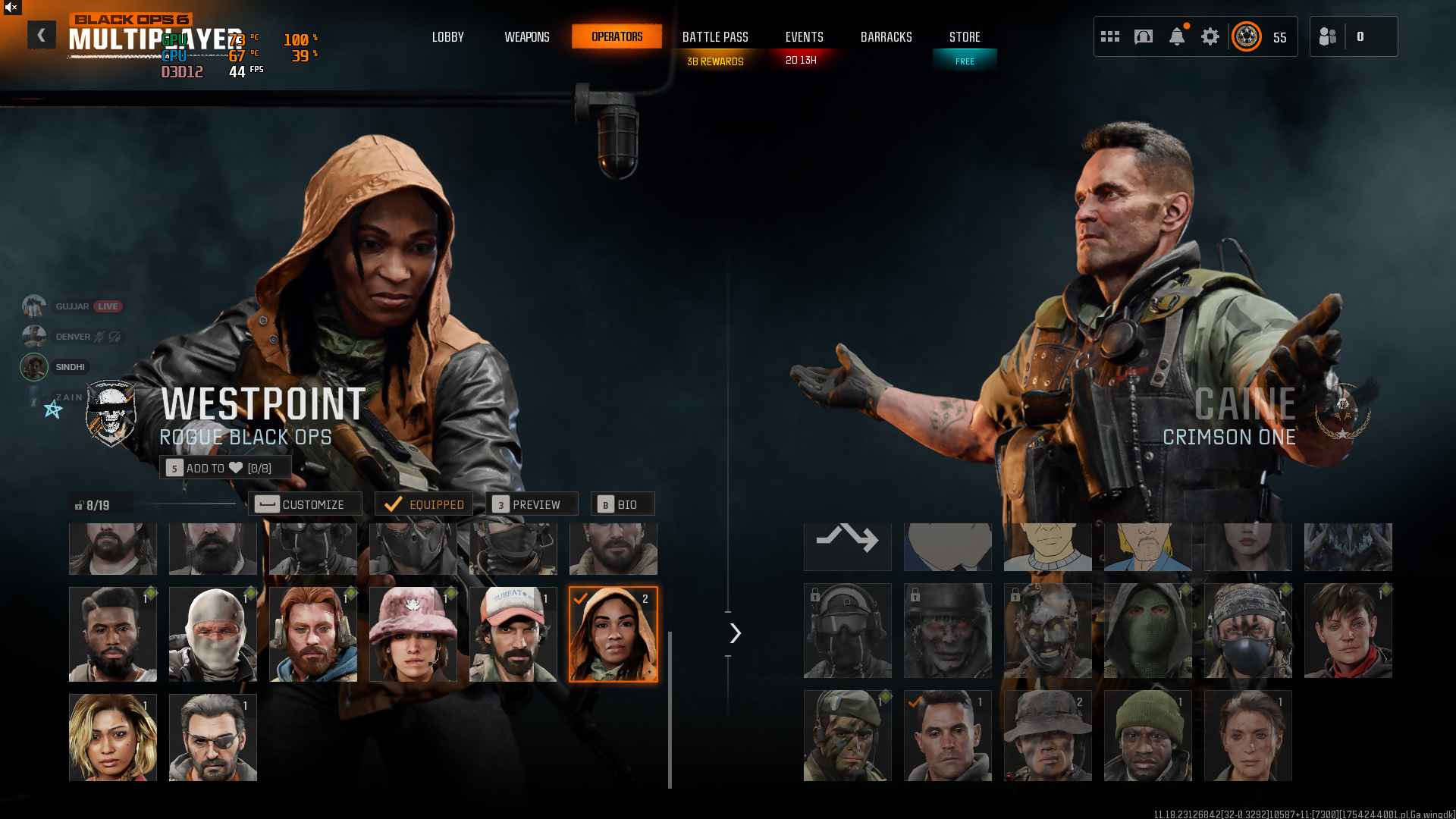The height and width of the screenshot is (819, 1456).
Task: Switch to the Lobby tab
Action: point(447,36)
